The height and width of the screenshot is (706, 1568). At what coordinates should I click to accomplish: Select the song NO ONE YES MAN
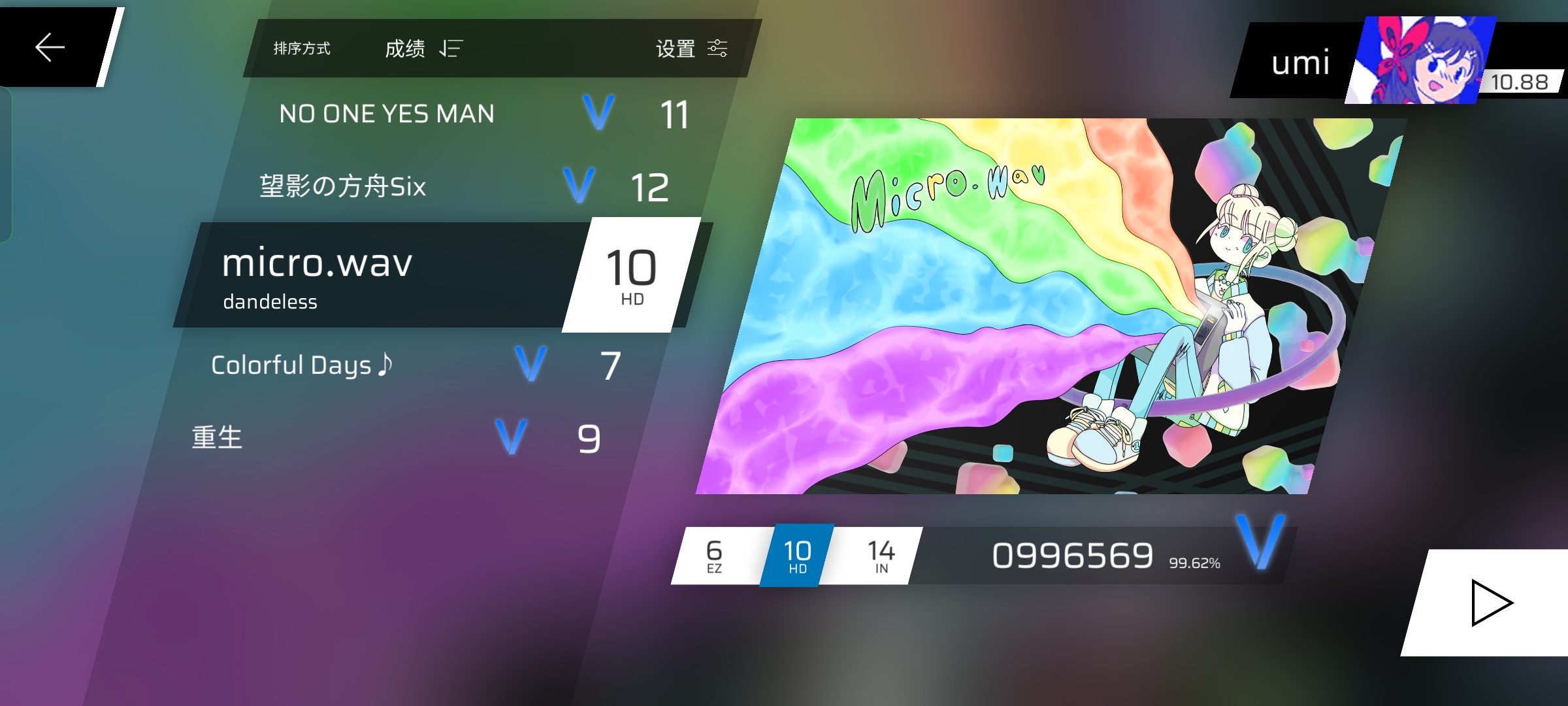386,114
